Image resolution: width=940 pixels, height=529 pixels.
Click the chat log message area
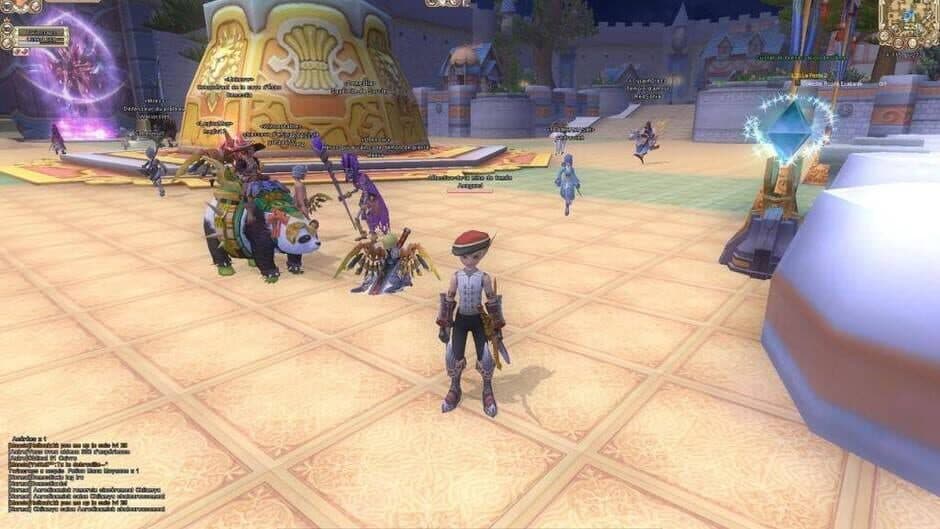click(90, 474)
